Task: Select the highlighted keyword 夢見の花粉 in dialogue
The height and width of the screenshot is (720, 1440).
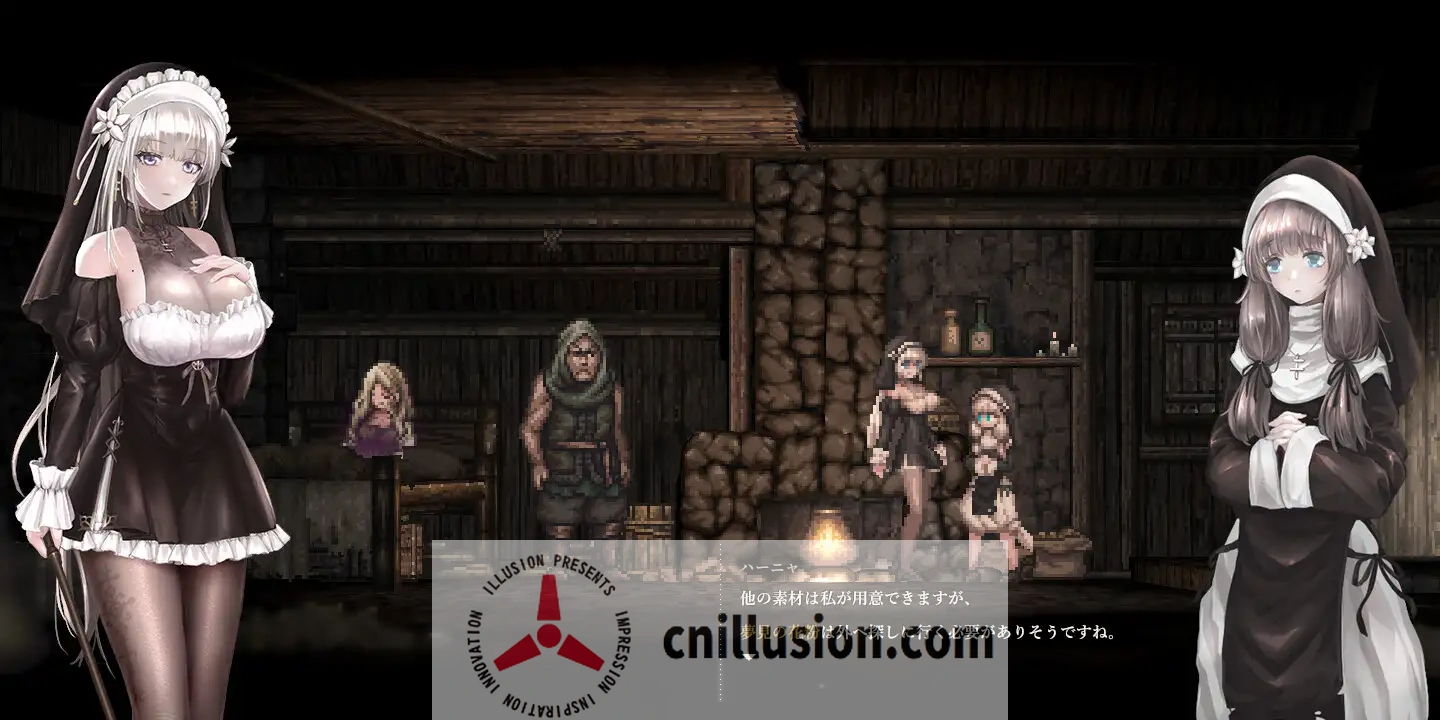Action: point(778,631)
